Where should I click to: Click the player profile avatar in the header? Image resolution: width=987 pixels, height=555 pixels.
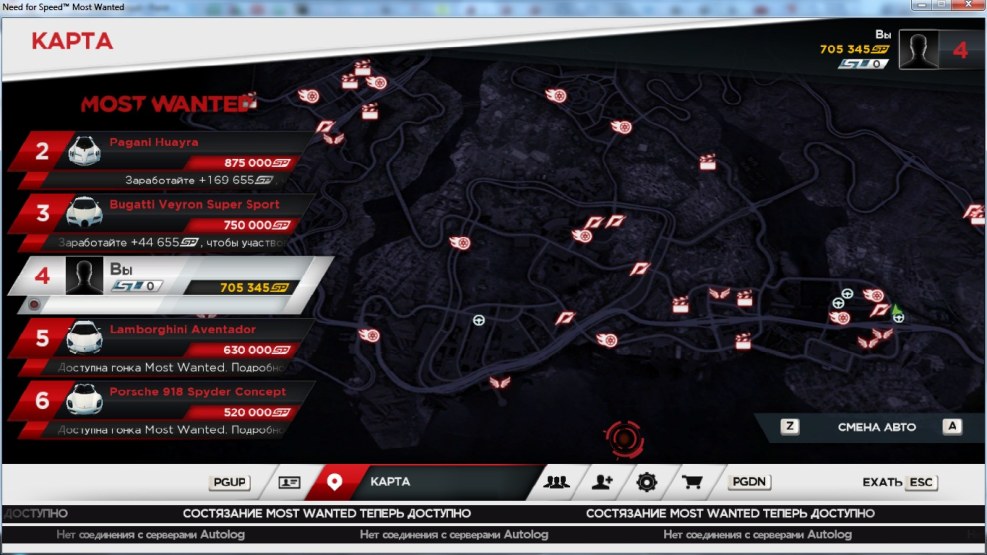coord(918,50)
